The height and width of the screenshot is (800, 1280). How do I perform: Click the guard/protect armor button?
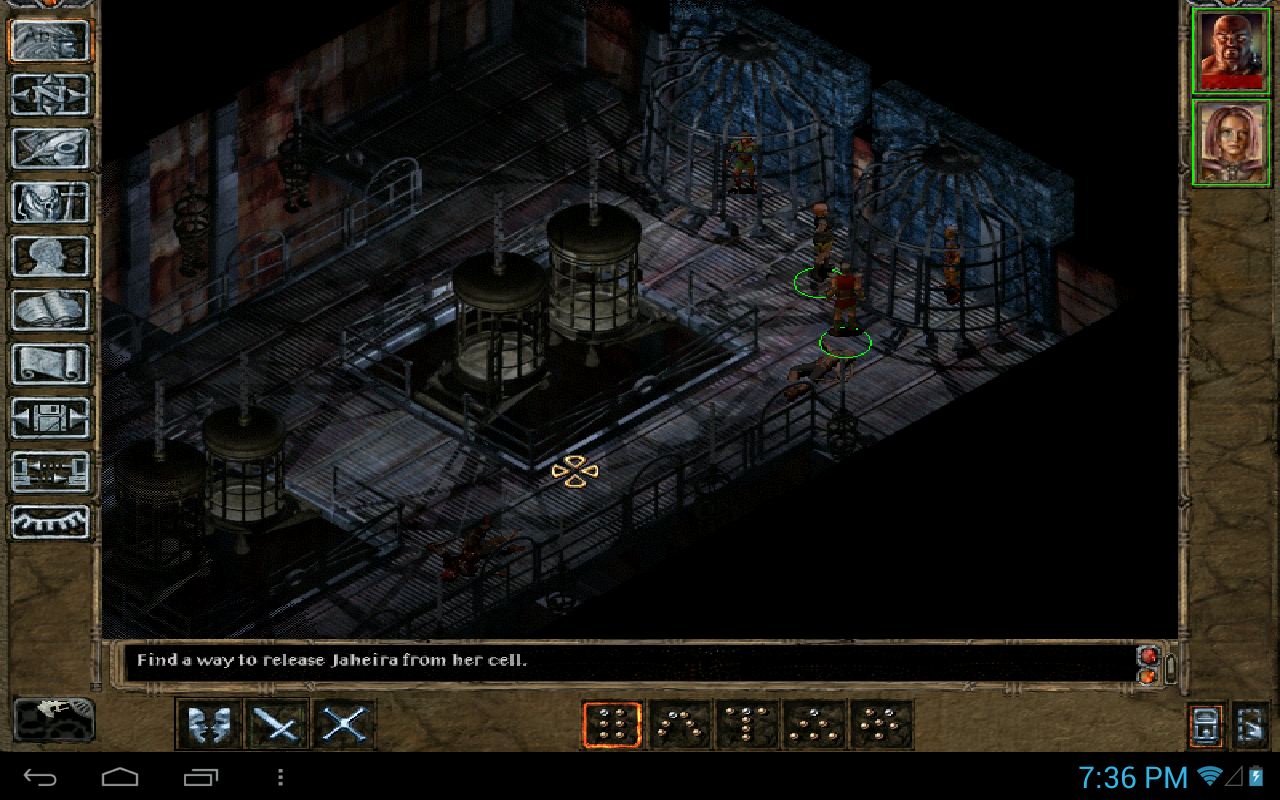[x=209, y=724]
